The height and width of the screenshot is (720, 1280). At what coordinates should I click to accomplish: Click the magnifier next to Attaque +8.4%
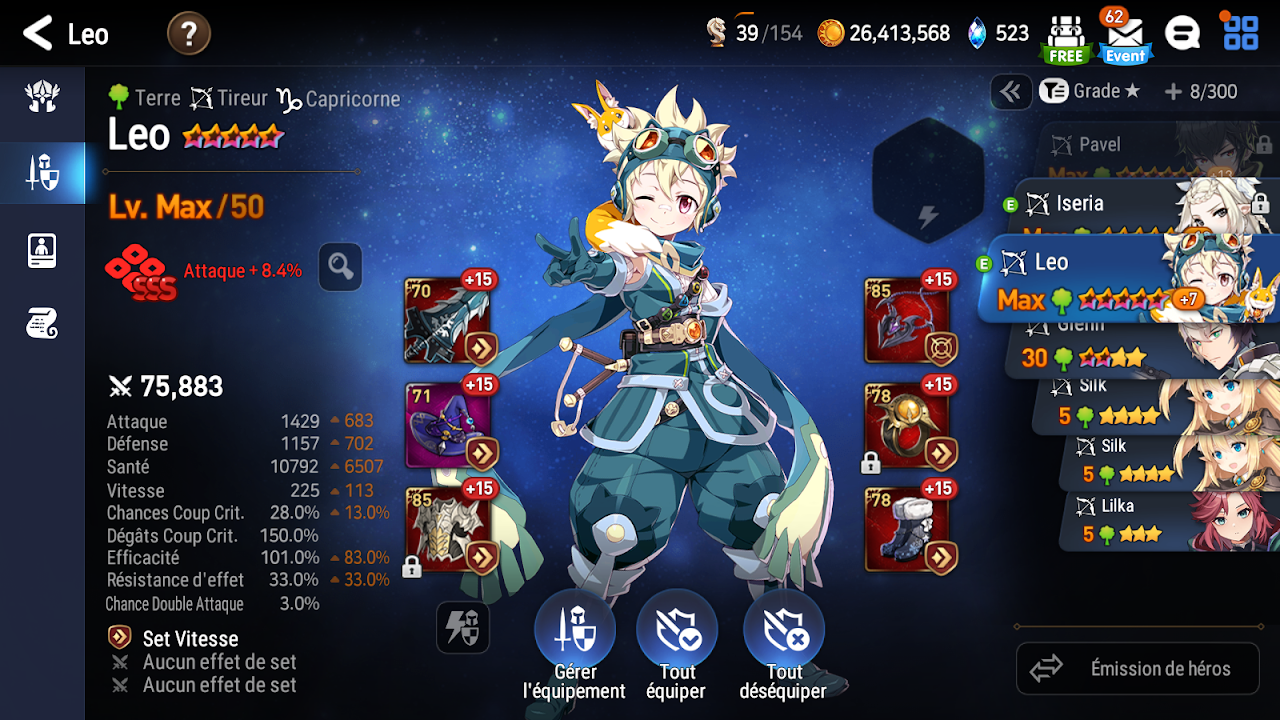[x=340, y=267]
